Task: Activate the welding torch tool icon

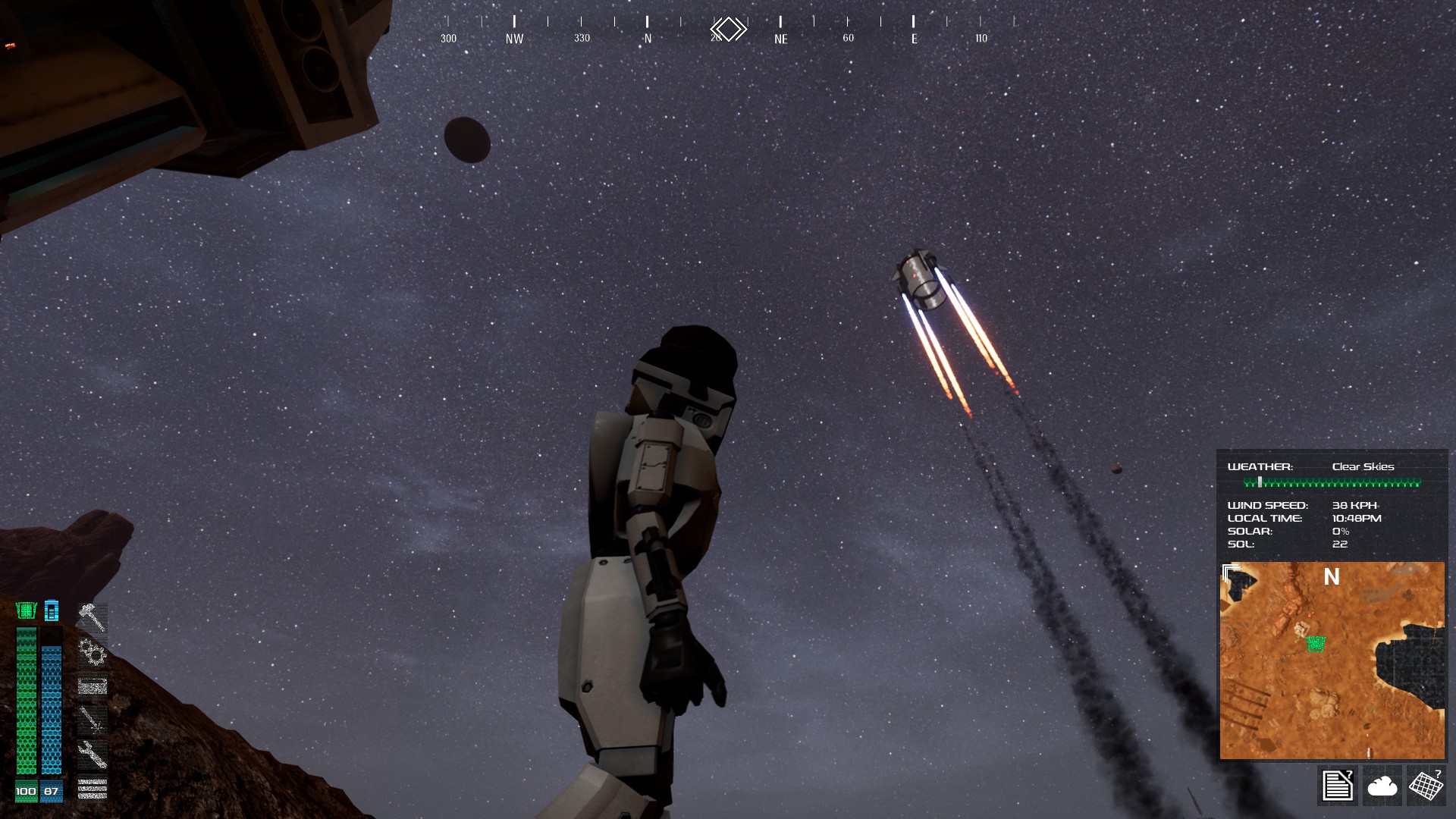Action: click(x=92, y=720)
